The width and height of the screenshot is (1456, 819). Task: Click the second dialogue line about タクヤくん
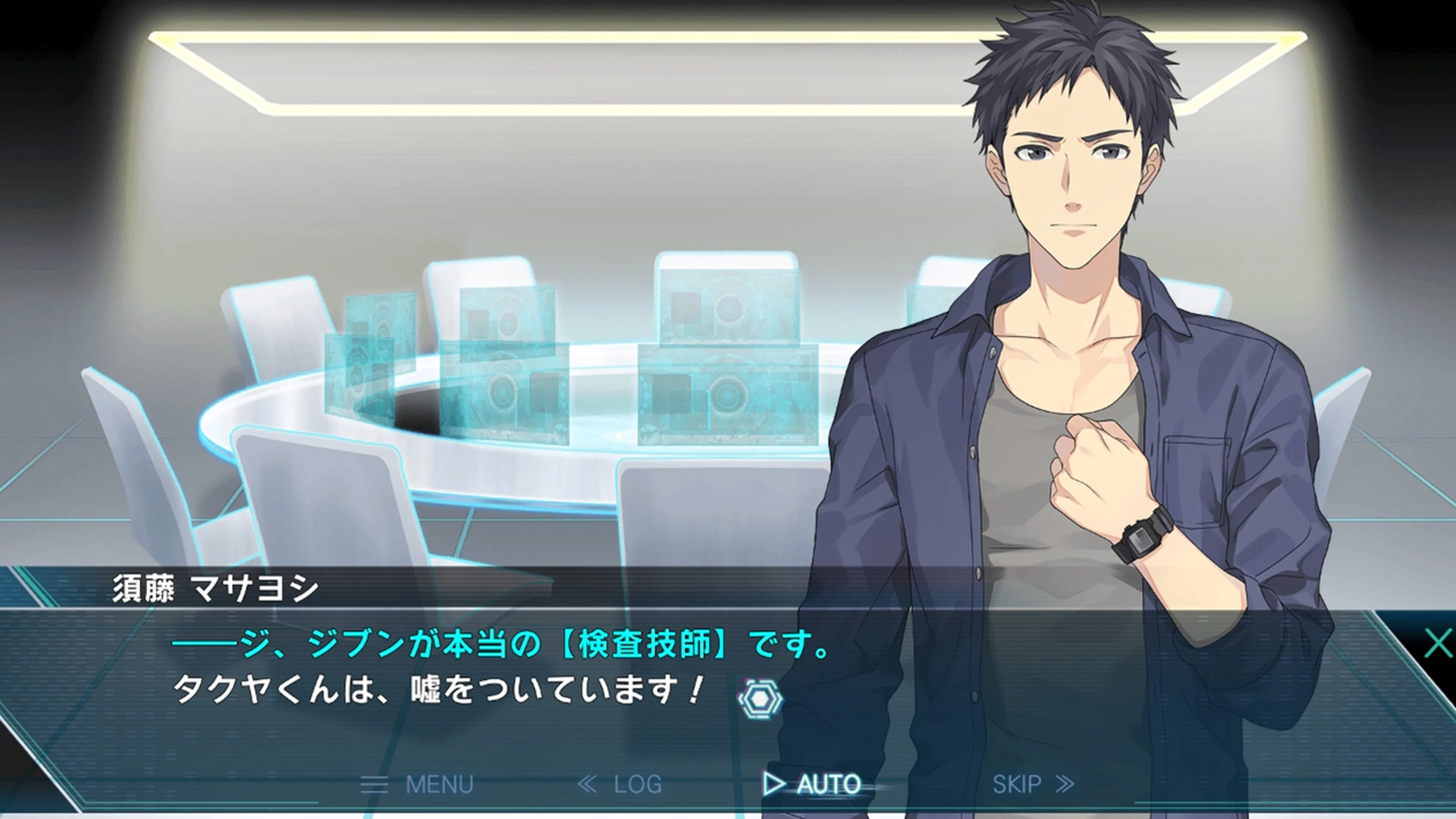tap(435, 692)
